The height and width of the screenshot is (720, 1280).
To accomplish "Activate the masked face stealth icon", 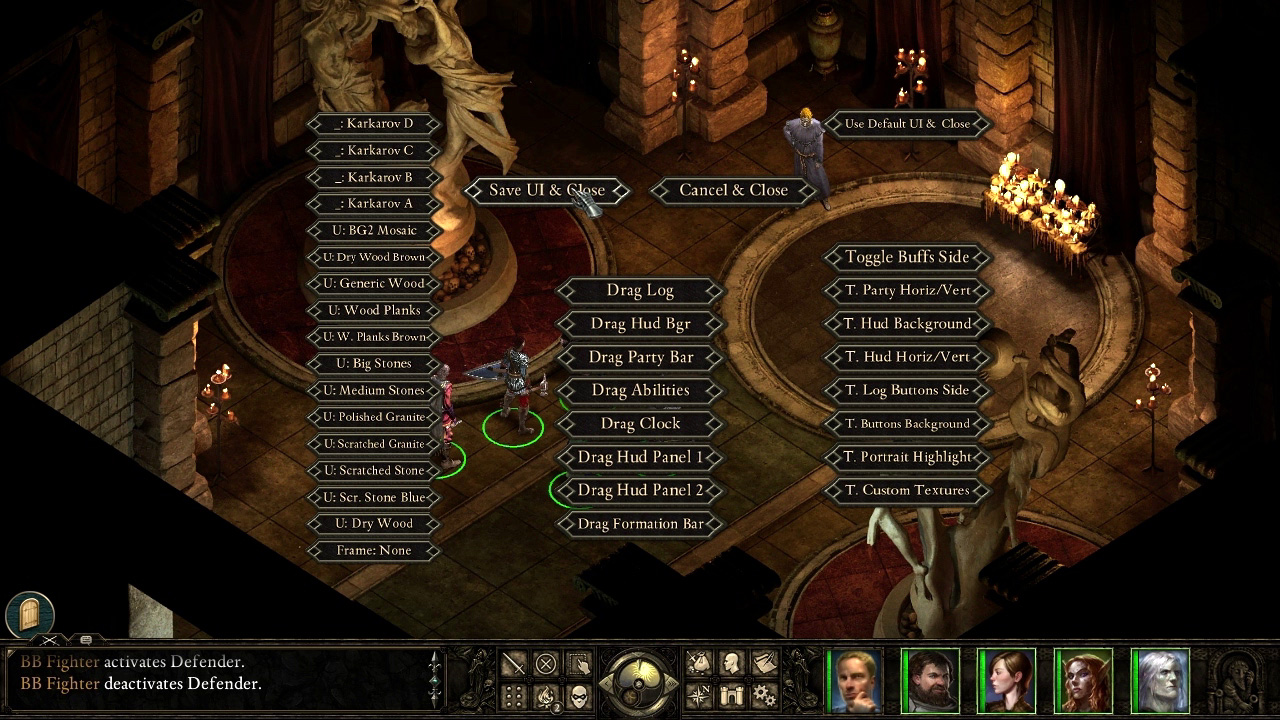I will [579, 694].
